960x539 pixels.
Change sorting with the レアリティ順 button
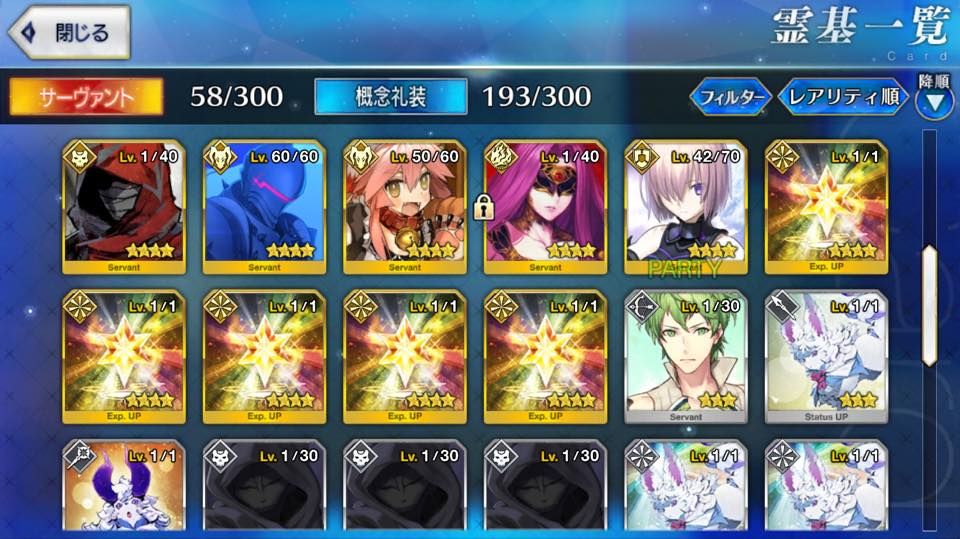[843, 98]
